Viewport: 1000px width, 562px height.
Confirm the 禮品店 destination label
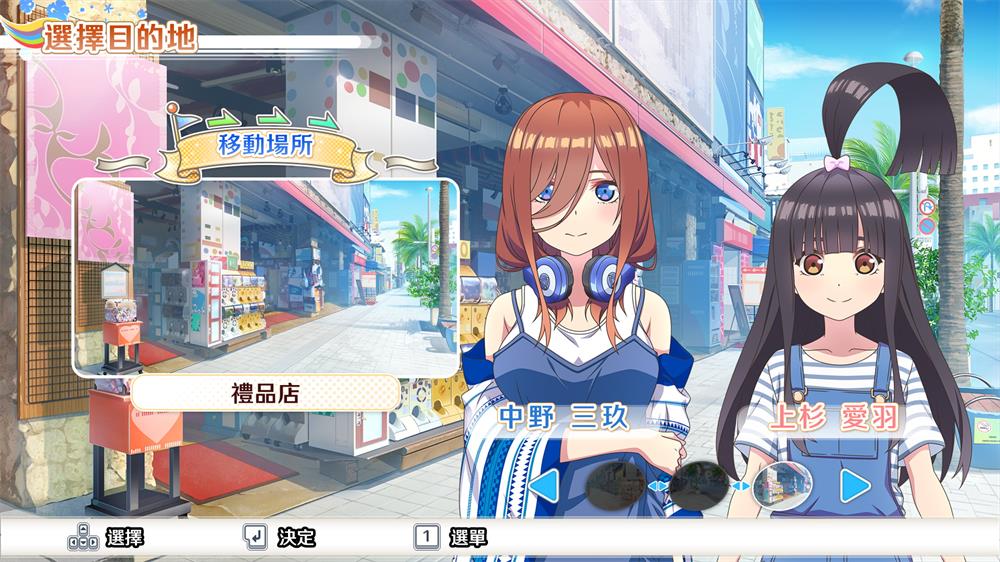pos(265,392)
